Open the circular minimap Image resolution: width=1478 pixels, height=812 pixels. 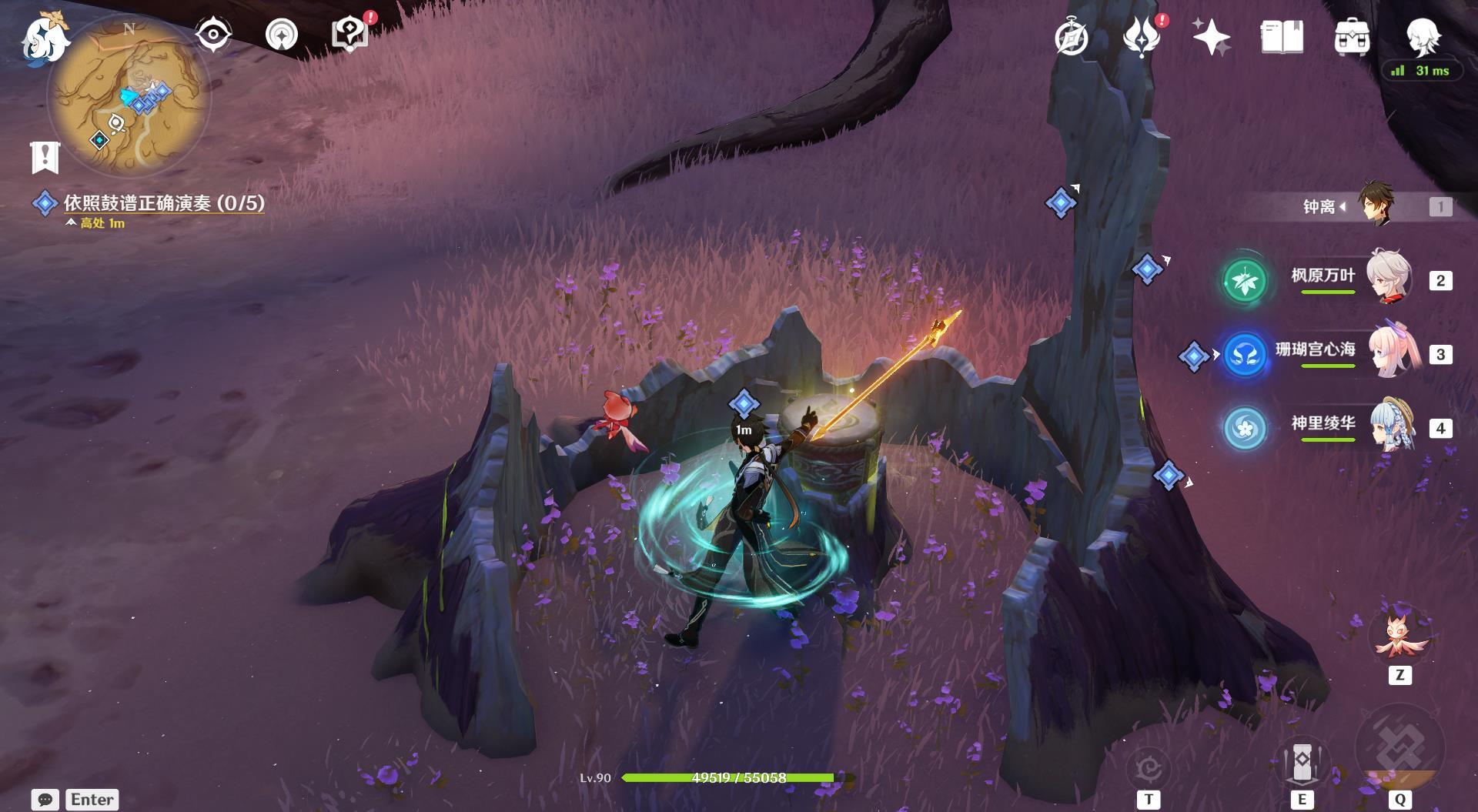(x=129, y=96)
